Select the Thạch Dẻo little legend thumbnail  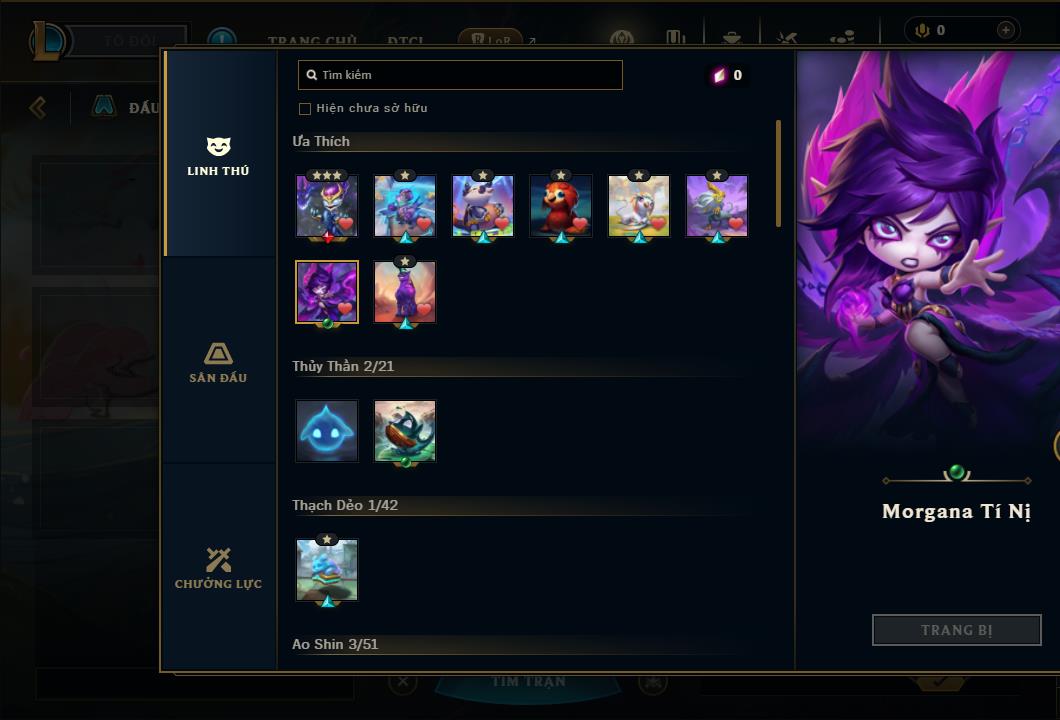327,570
